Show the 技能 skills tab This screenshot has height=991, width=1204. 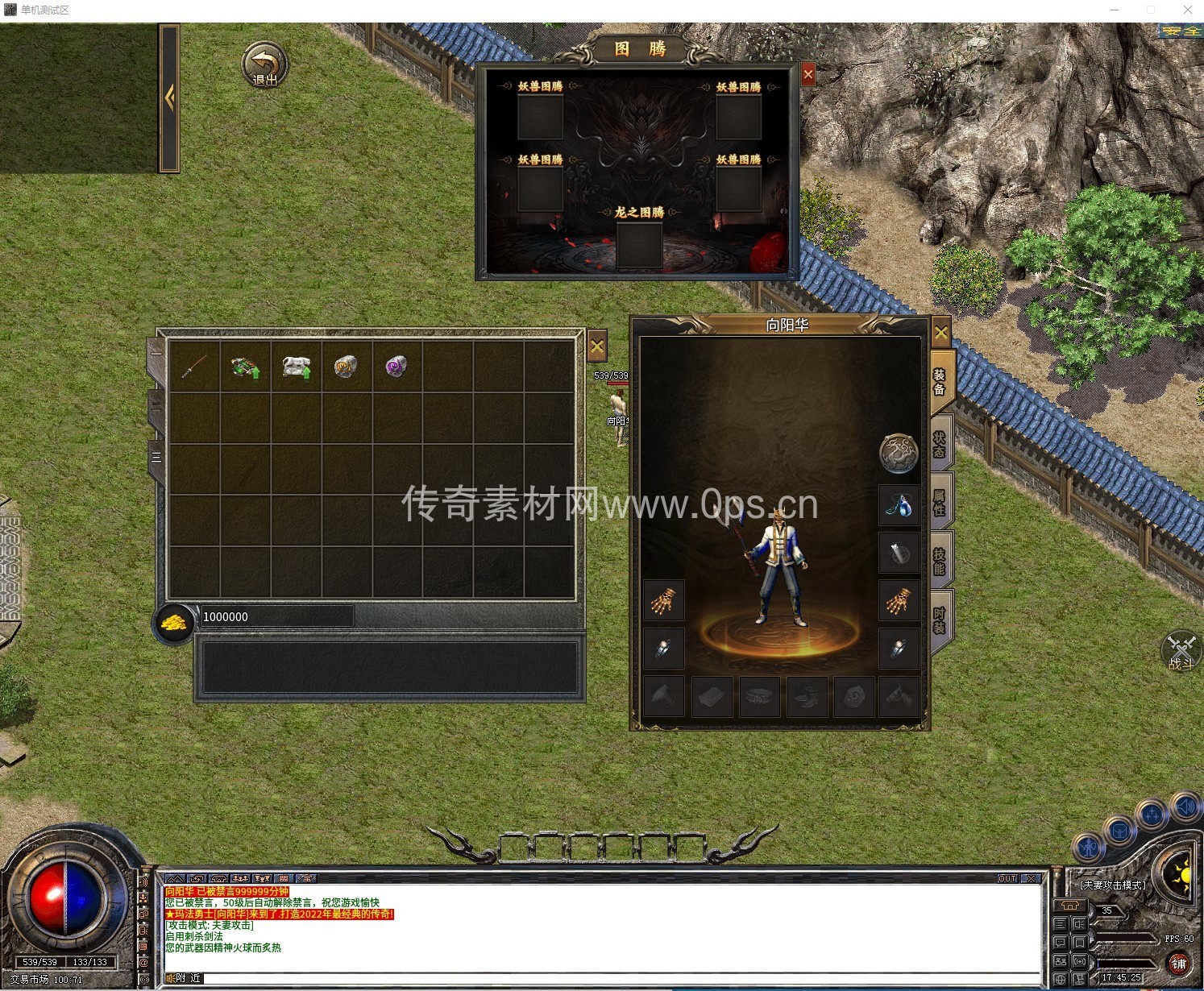tap(940, 561)
